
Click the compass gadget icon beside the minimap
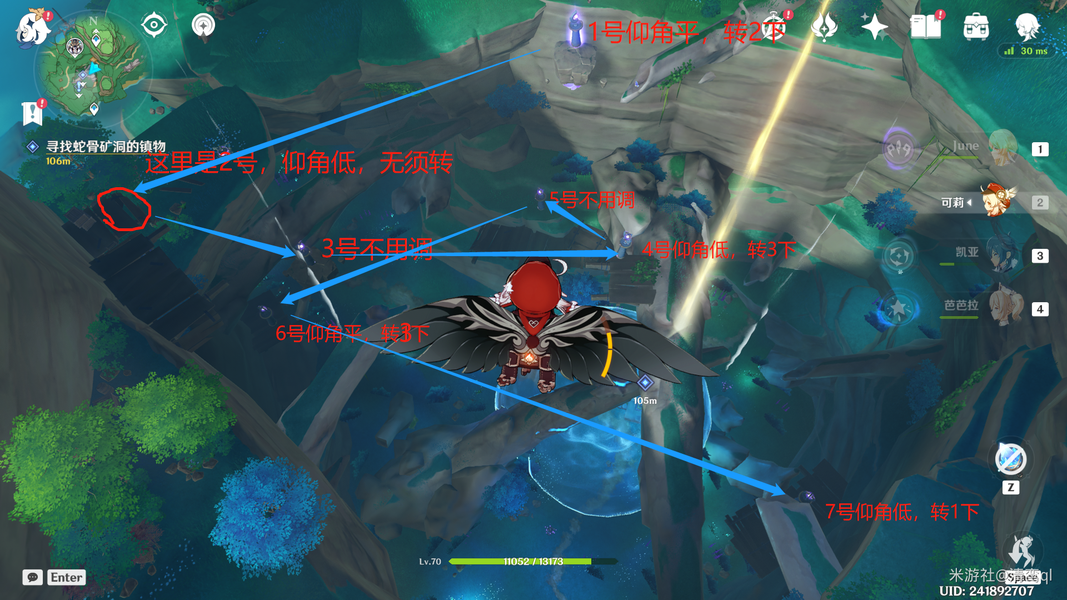[x=203, y=26]
